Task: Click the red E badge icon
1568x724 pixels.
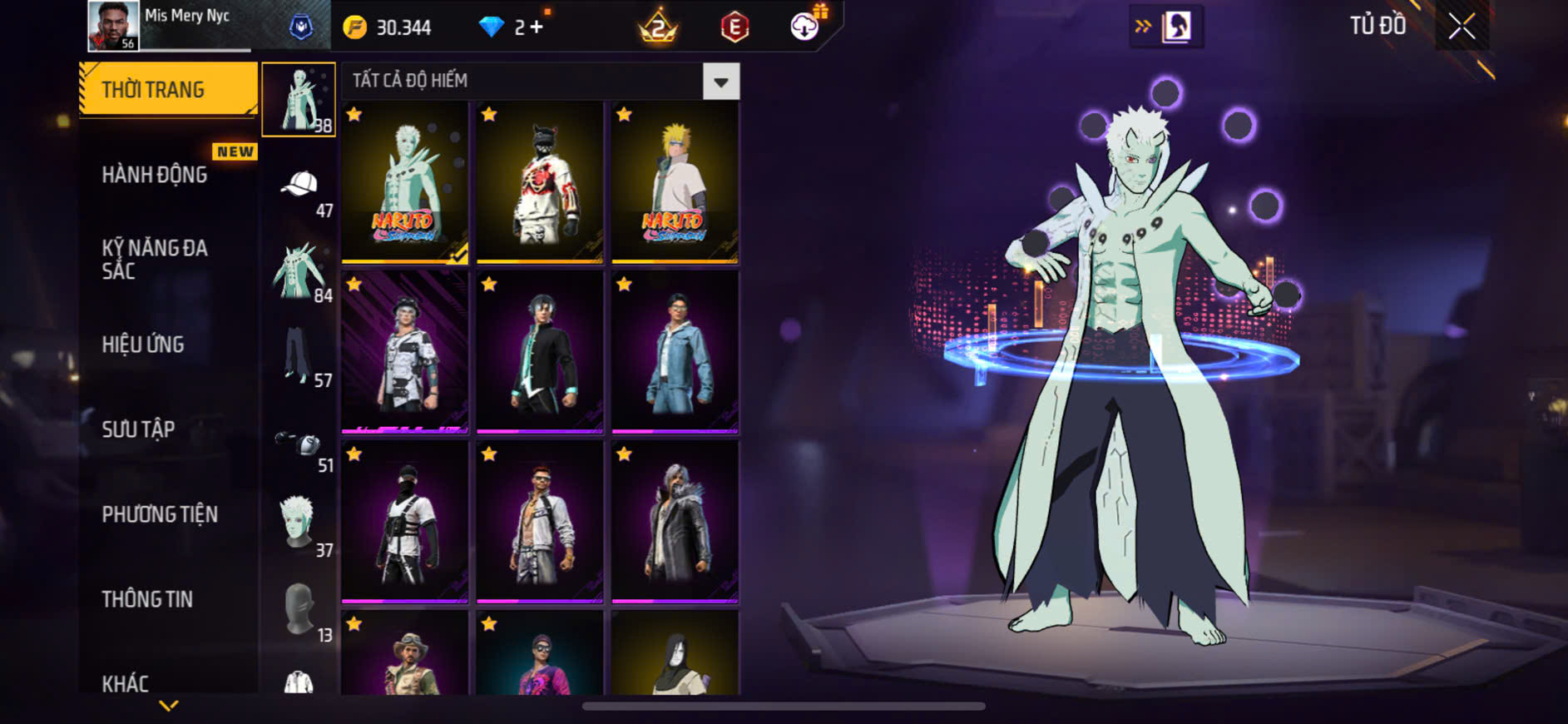Action: pyautogui.click(x=735, y=27)
